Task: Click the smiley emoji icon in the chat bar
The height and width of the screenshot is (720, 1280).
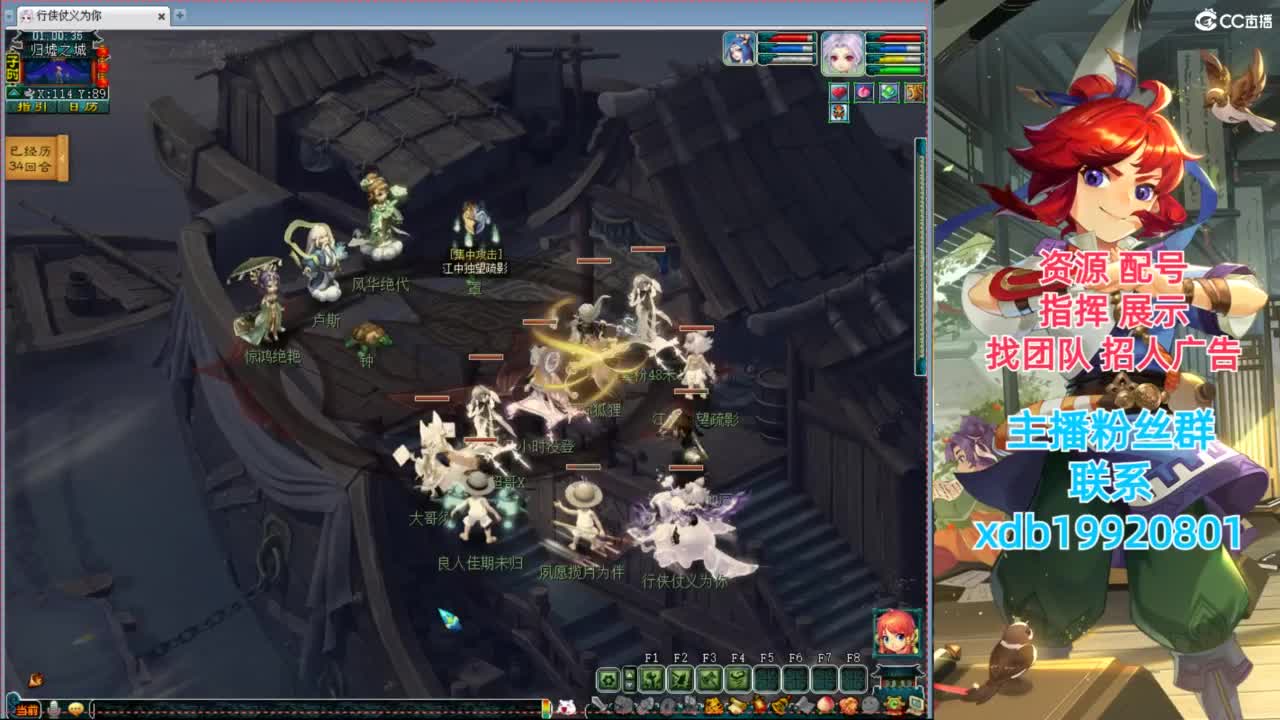Action: coord(76,708)
